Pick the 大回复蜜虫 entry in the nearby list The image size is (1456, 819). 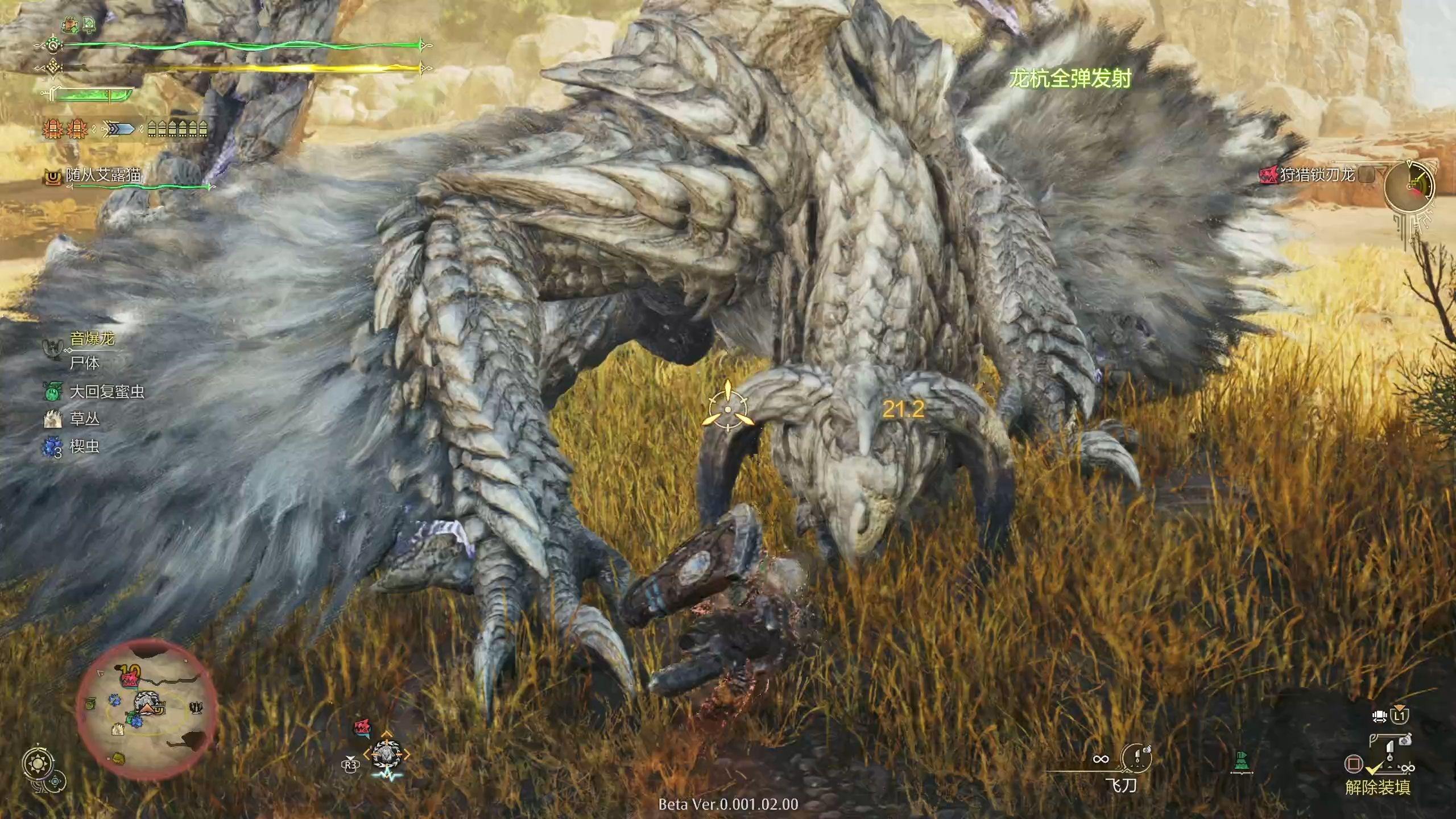(x=106, y=391)
